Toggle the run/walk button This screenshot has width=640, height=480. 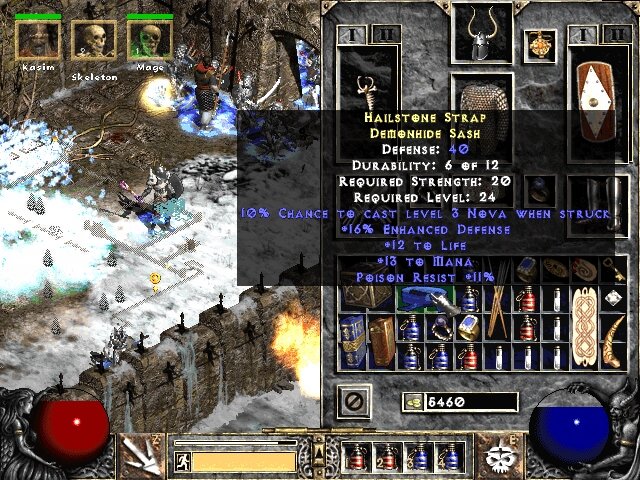click(x=183, y=461)
